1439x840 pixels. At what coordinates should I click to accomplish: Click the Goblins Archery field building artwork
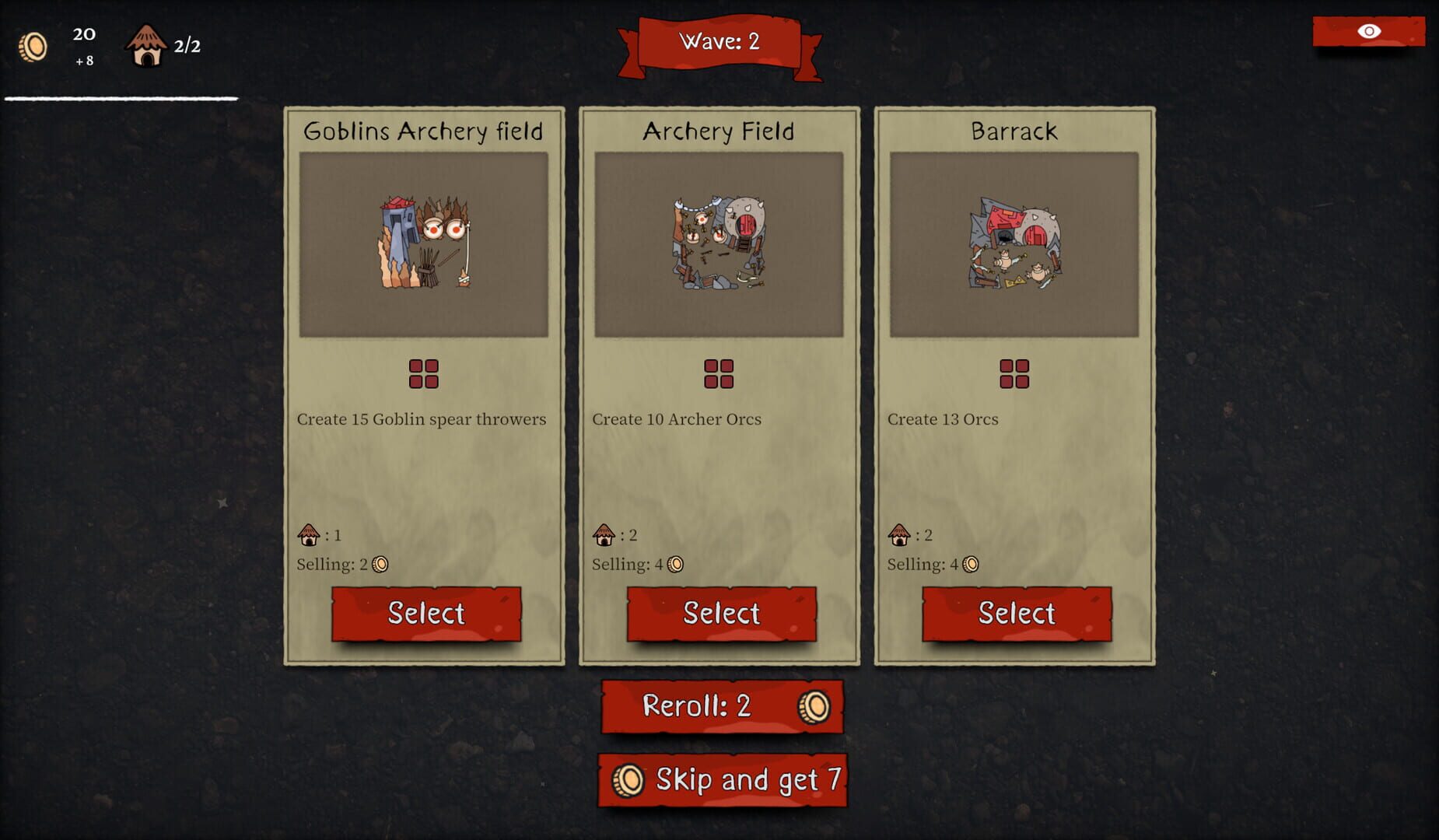[424, 245]
